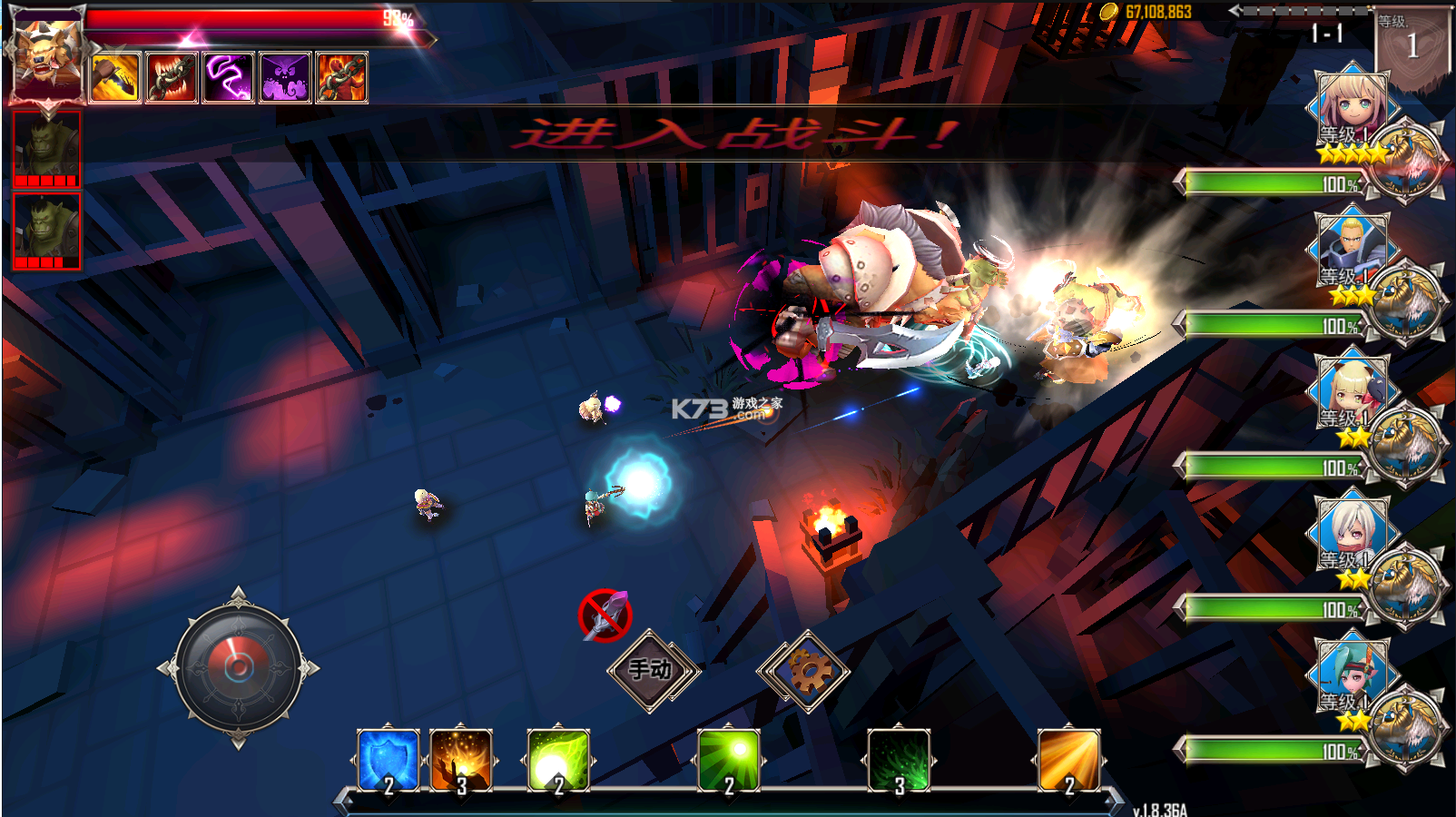Inspect the boss purple lightning ability icon
This screenshot has width=1456, height=817.
[x=228, y=78]
